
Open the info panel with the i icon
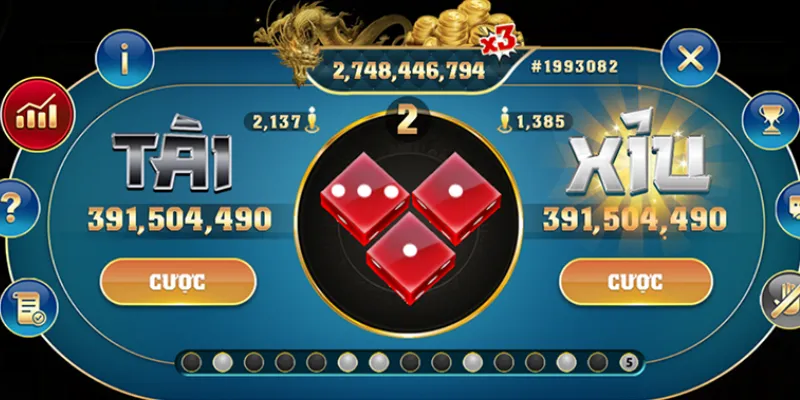point(125,58)
